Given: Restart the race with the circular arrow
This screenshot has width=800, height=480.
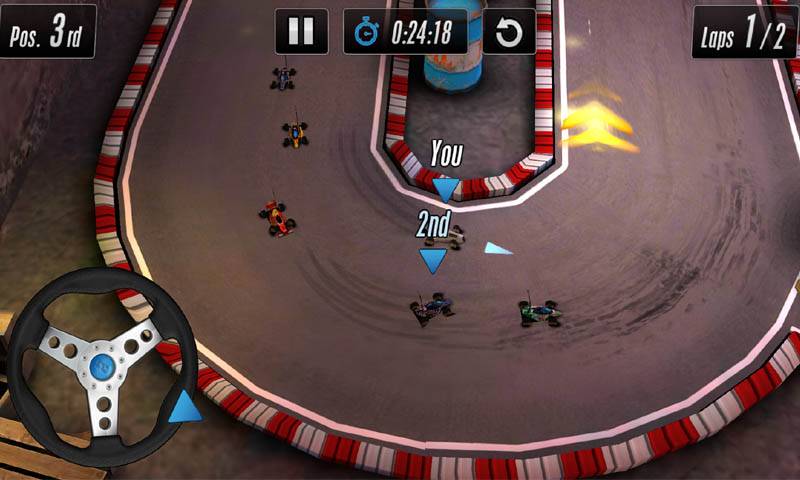Looking at the screenshot, I should tap(509, 33).
